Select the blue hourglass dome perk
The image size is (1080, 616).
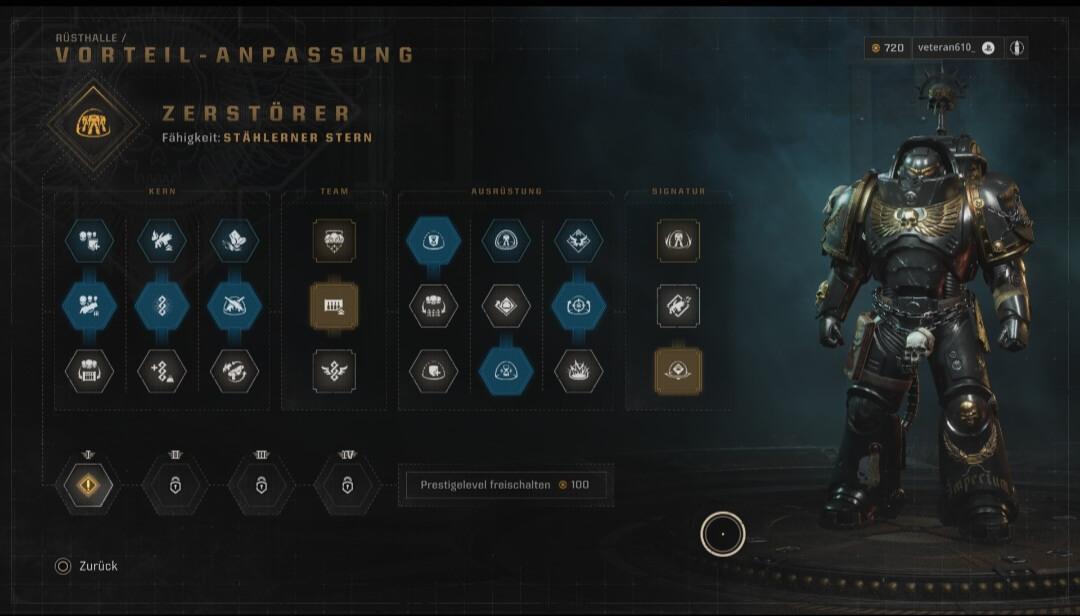tap(505, 370)
